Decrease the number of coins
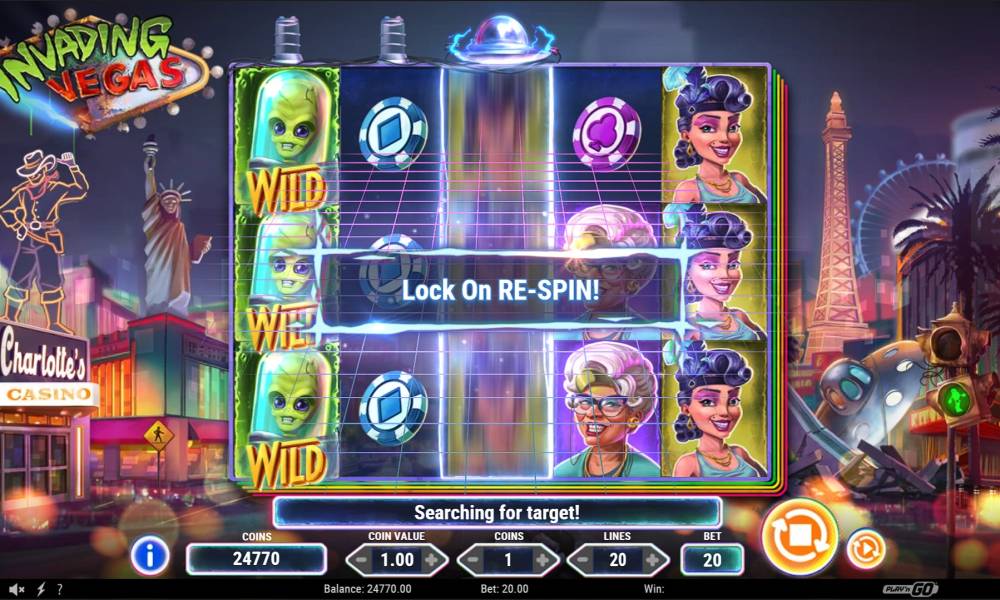 point(471,560)
